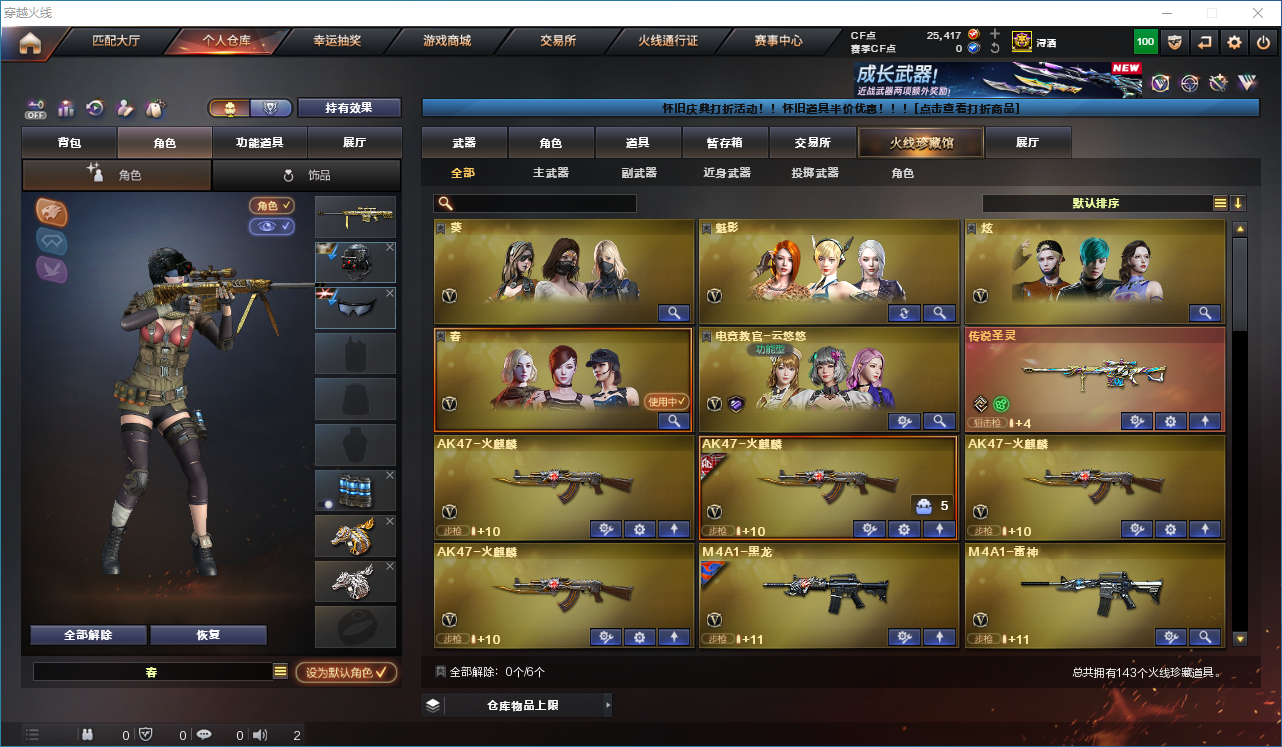This screenshot has height=747, width=1282.
Task: Open the settings gear in the top-right corner
Action: [1233, 42]
